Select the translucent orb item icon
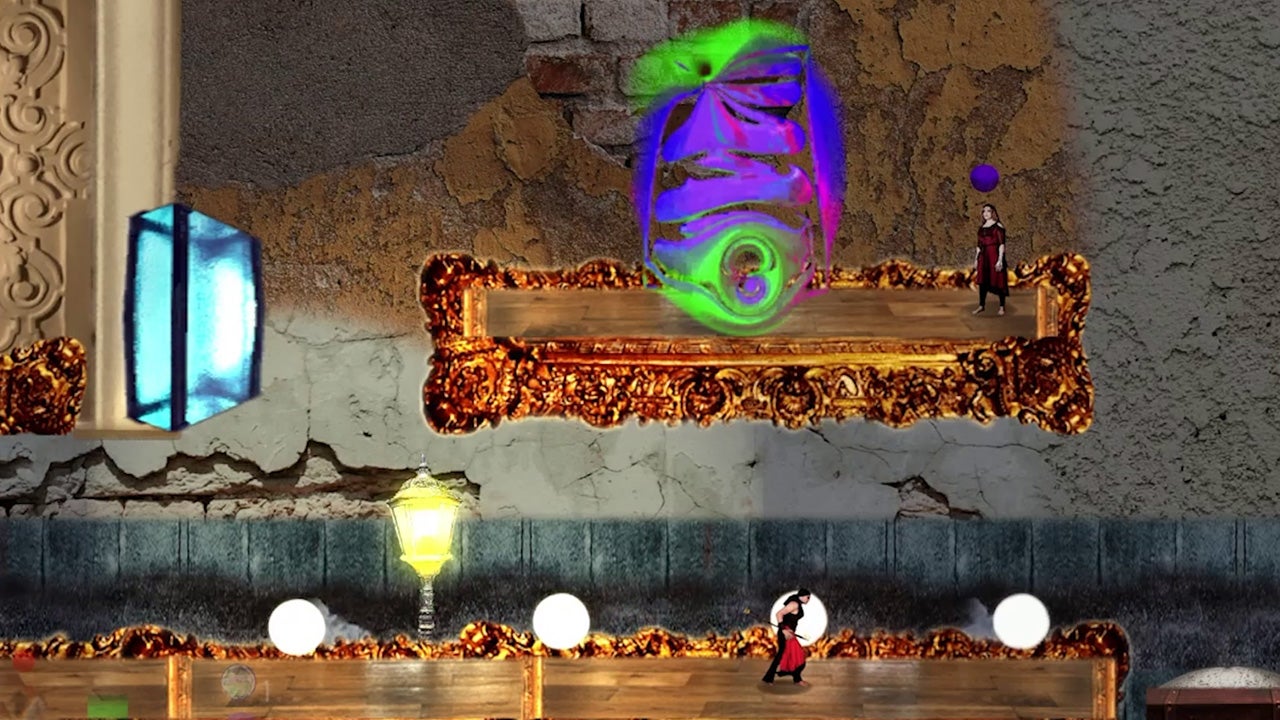The height and width of the screenshot is (720, 1280). pos(238,682)
